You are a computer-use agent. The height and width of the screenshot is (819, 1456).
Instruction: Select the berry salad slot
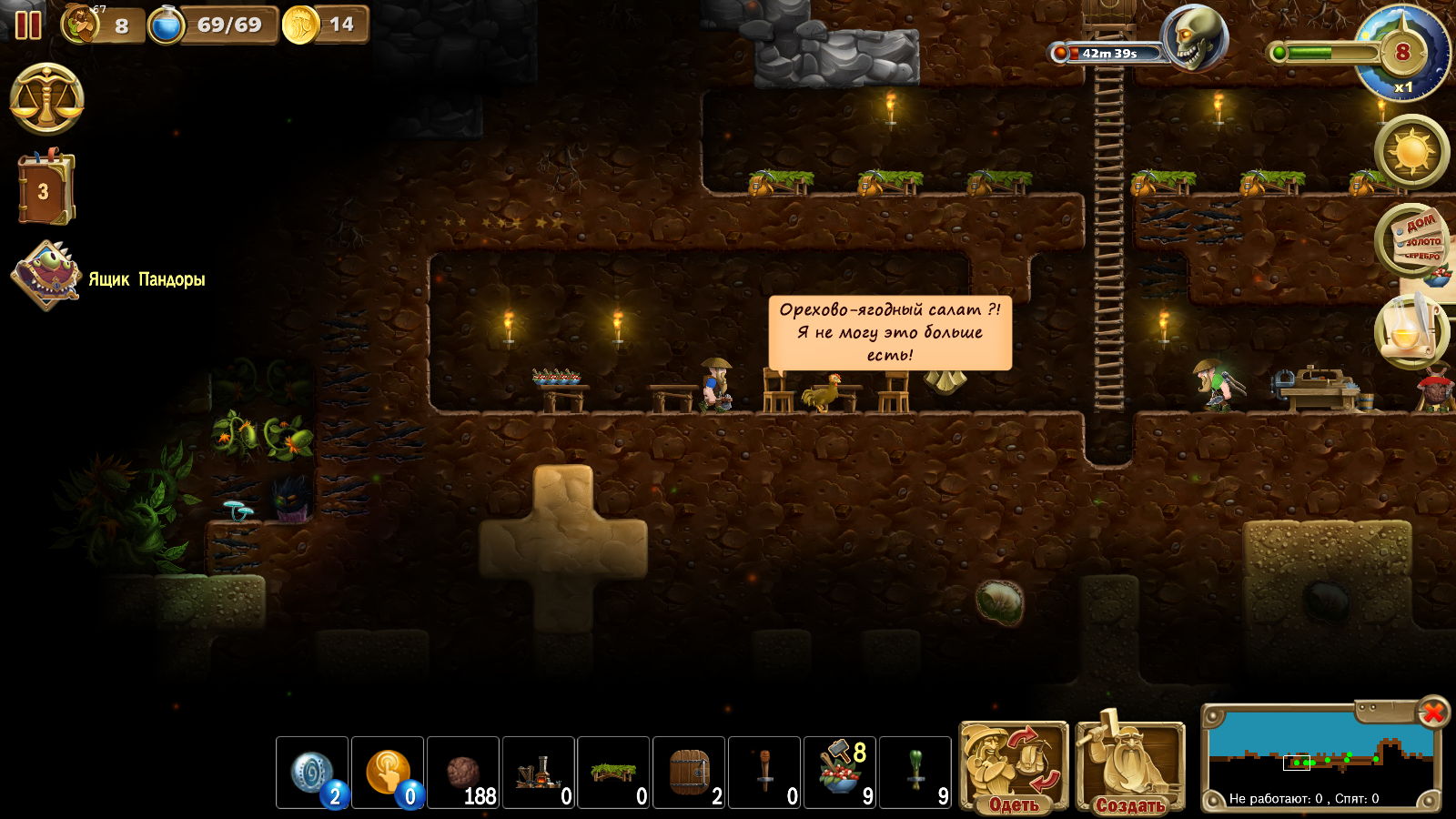click(x=841, y=773)
